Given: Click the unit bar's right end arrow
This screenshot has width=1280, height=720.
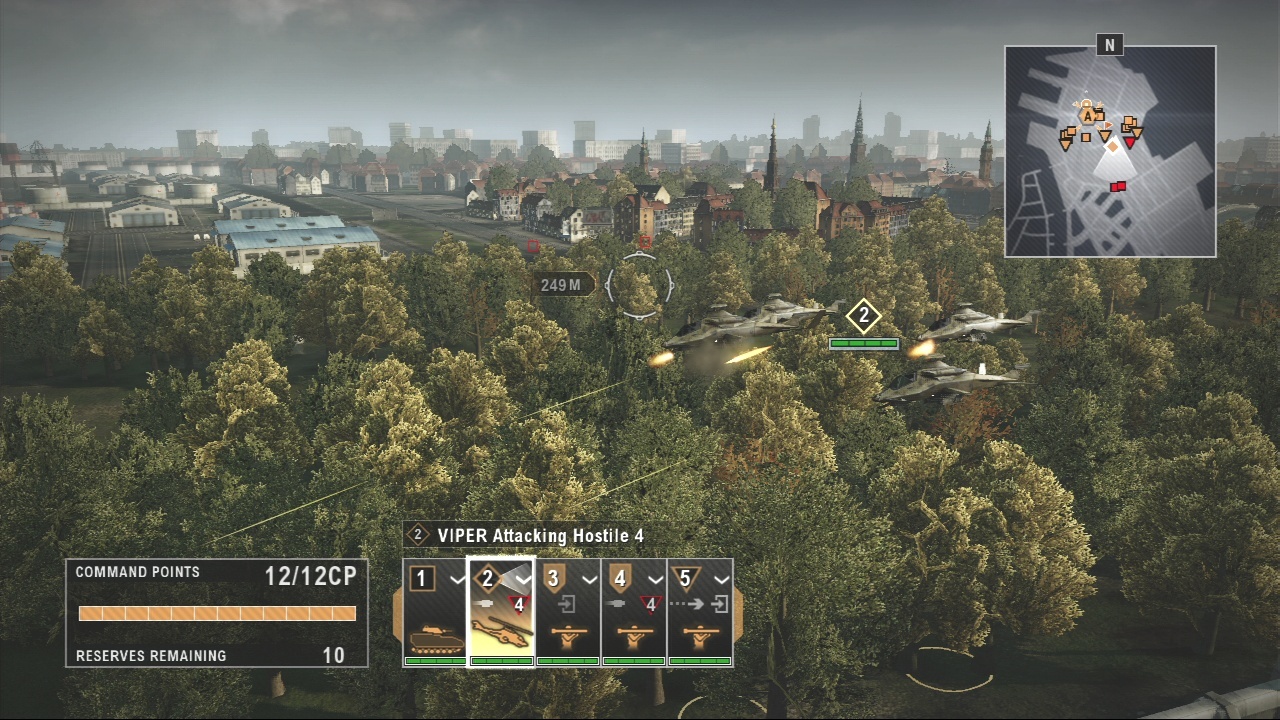Looking at the screenshot, I should click(x=739, y=612).
